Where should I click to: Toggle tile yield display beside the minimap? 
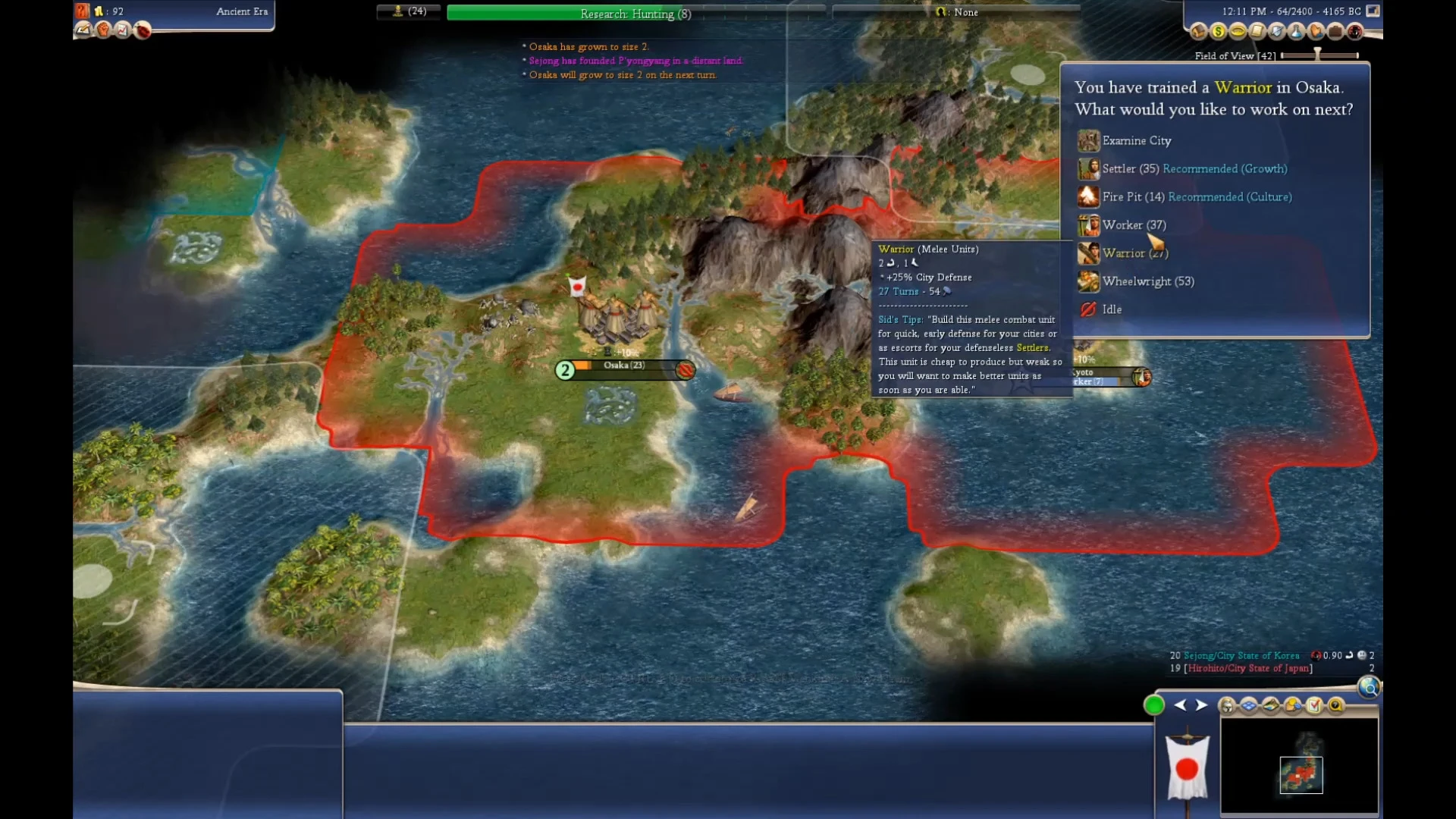pos(1271,705)
